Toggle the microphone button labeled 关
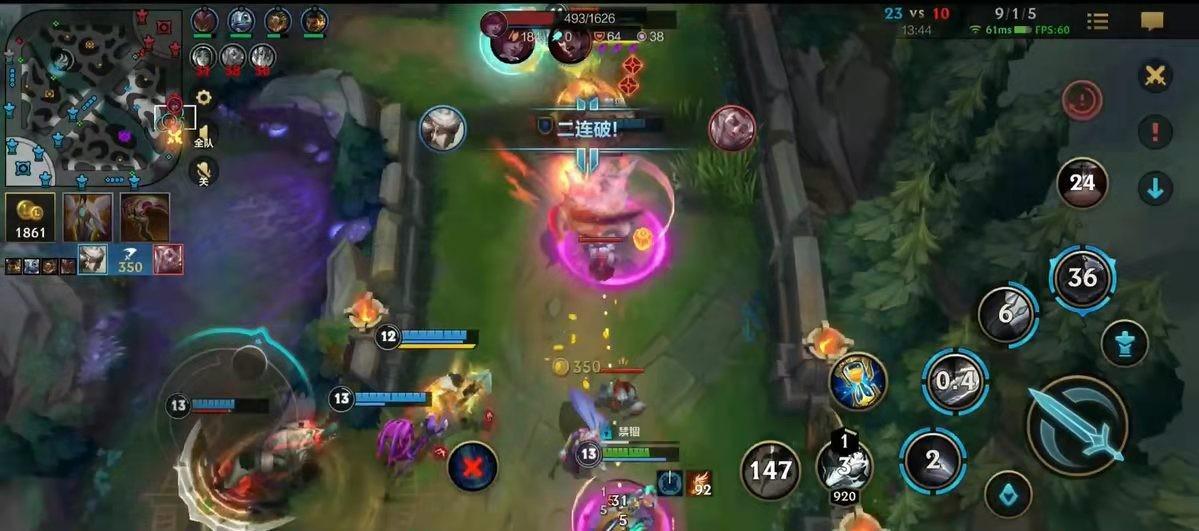The width and height of the screenshot is (1199, 531). click(203, 171)
